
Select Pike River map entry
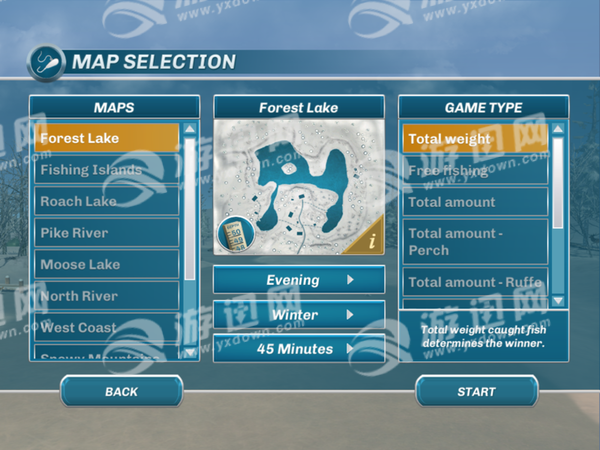click(106, 233)
